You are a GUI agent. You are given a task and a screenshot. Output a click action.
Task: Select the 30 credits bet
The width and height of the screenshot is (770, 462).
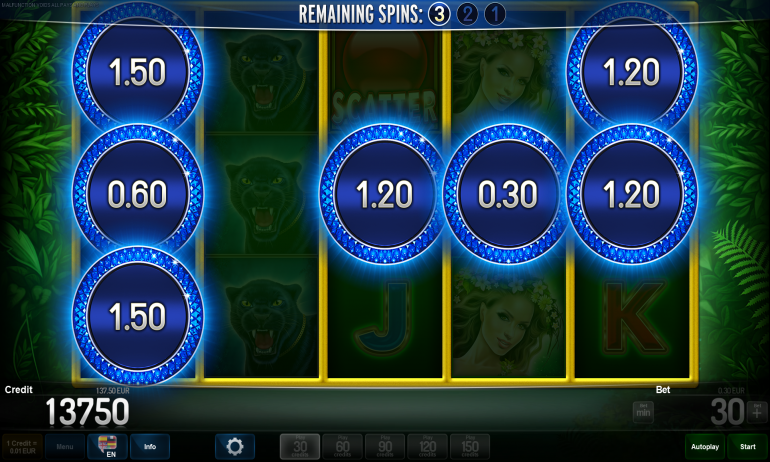(299, 446)
